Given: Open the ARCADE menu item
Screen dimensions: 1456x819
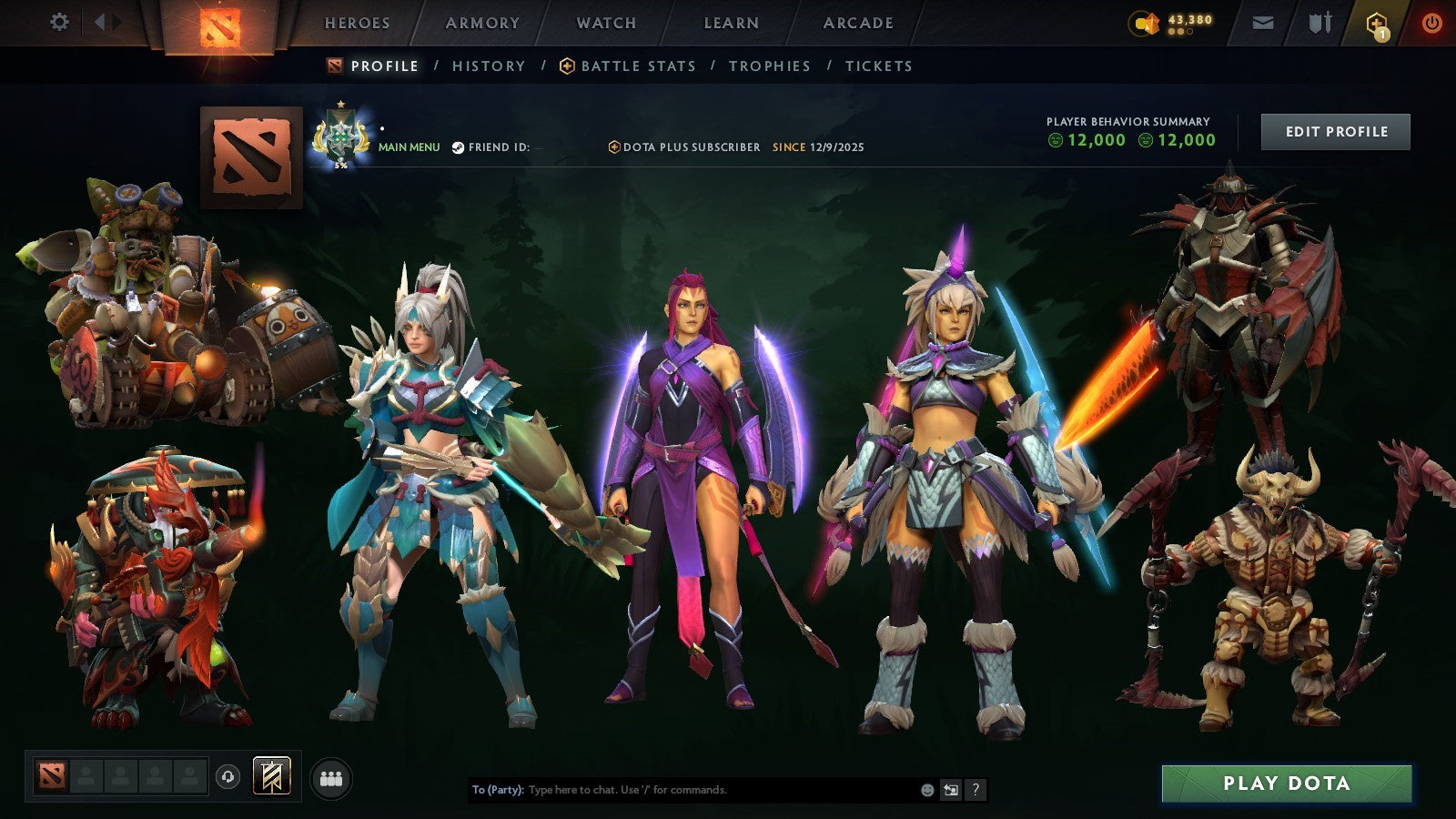Looking at the screenshot, I should 859,23.
